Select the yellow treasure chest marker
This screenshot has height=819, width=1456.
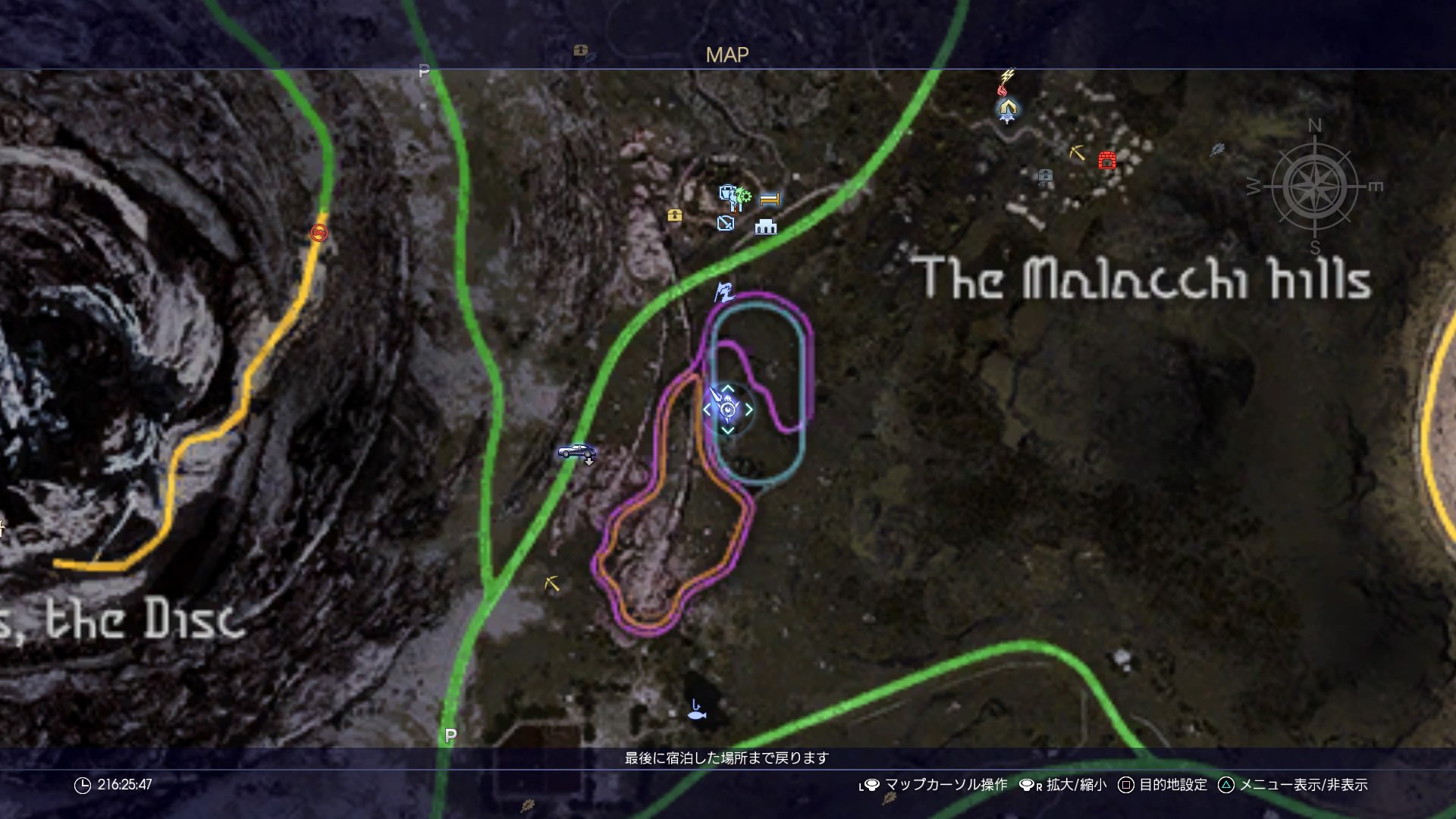coord(674,215)
